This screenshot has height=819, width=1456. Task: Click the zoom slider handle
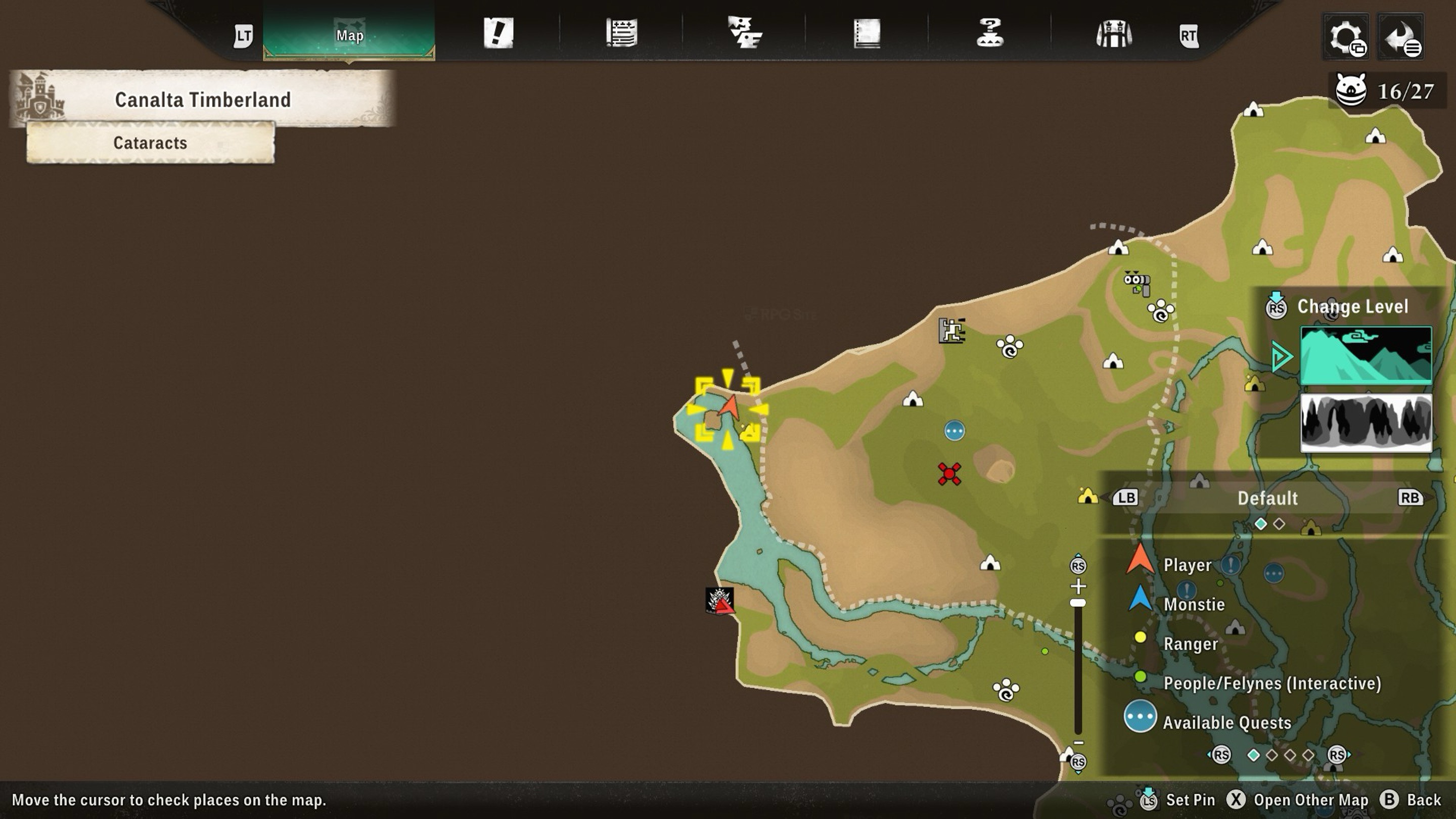pyautogui.click(x=1078, y=603)
